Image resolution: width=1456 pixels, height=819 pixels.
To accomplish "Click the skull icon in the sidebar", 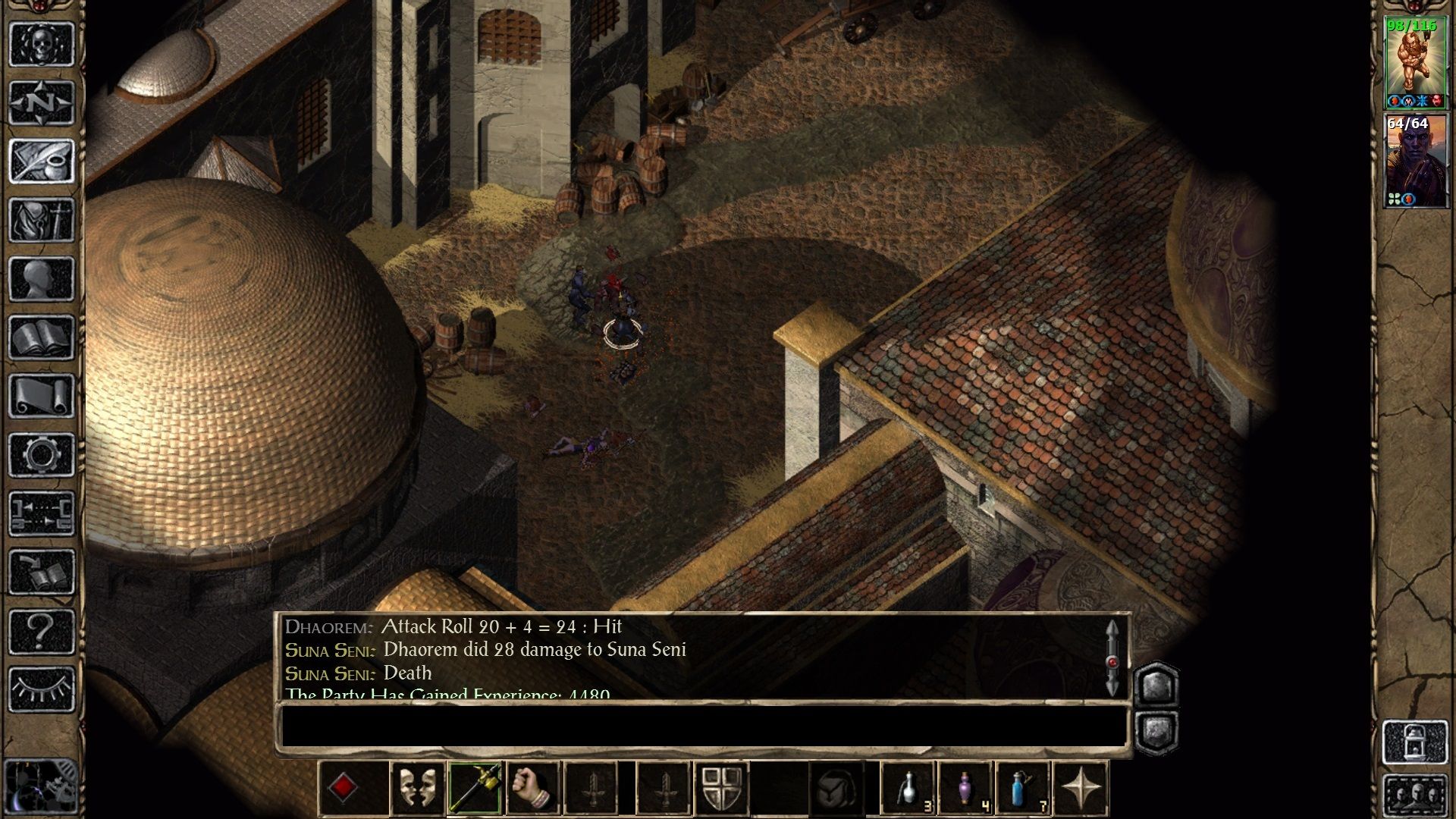I will [42, 44].
